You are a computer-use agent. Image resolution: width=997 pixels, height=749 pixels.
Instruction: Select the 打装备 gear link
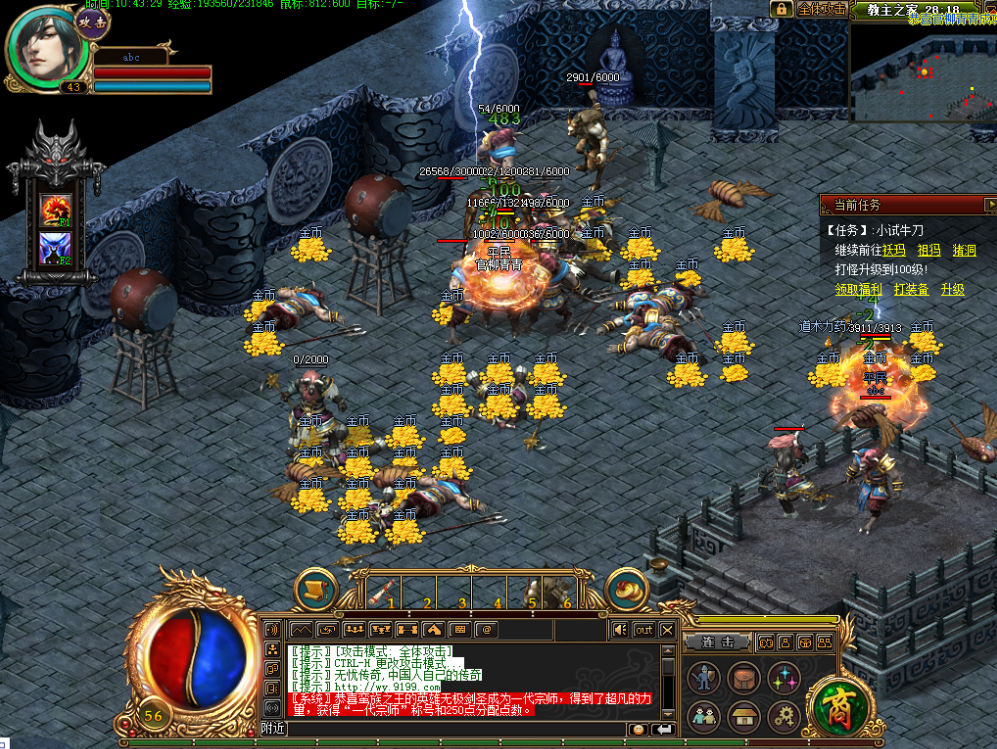911,289
